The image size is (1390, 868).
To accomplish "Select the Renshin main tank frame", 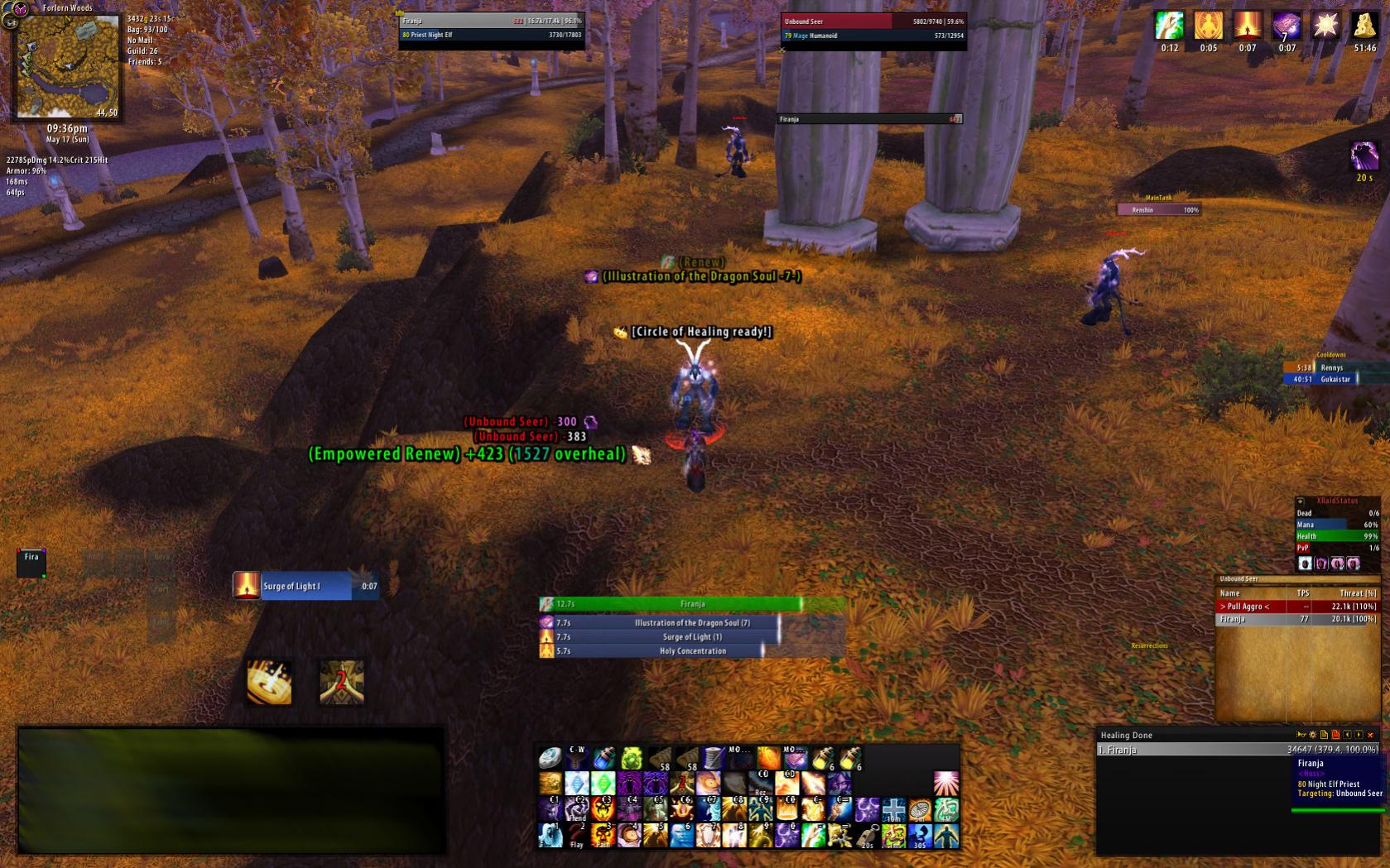I will [x=1159, y=210].
